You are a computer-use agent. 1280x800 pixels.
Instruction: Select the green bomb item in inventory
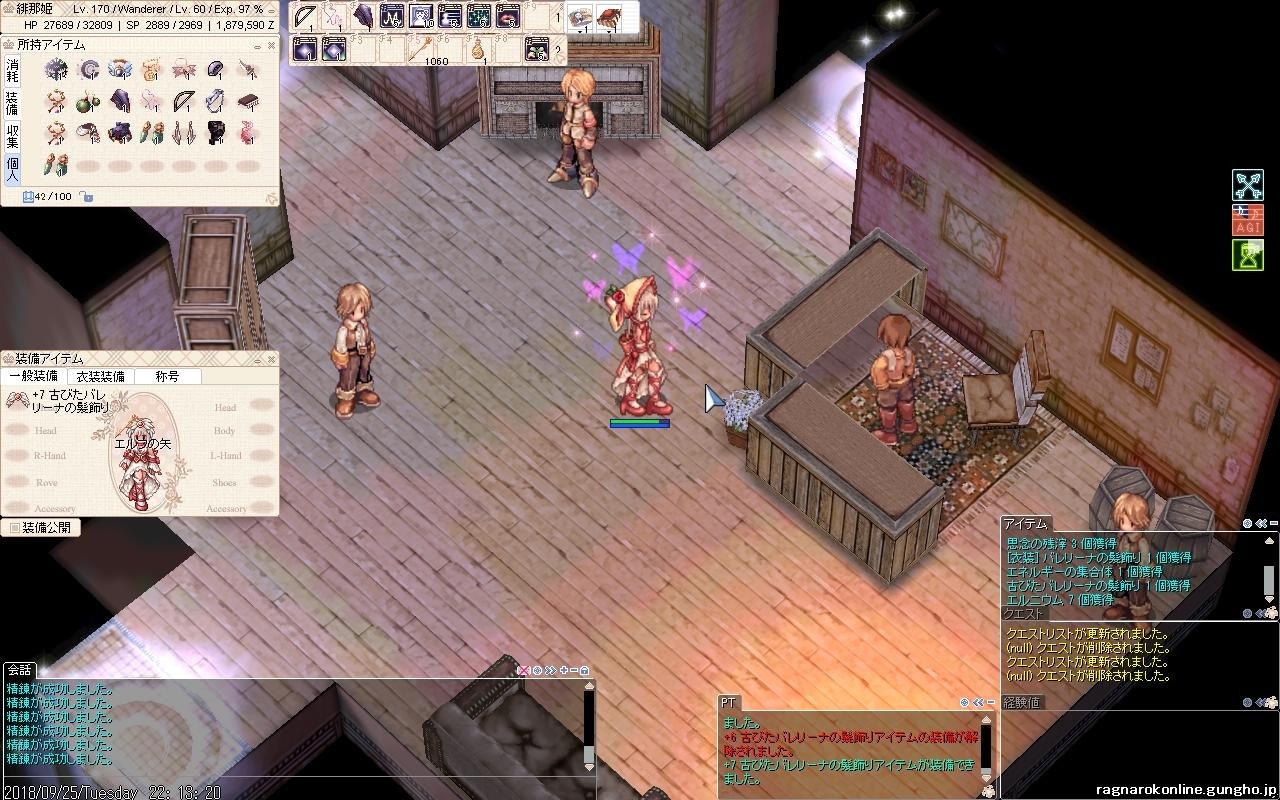[88, 102]
